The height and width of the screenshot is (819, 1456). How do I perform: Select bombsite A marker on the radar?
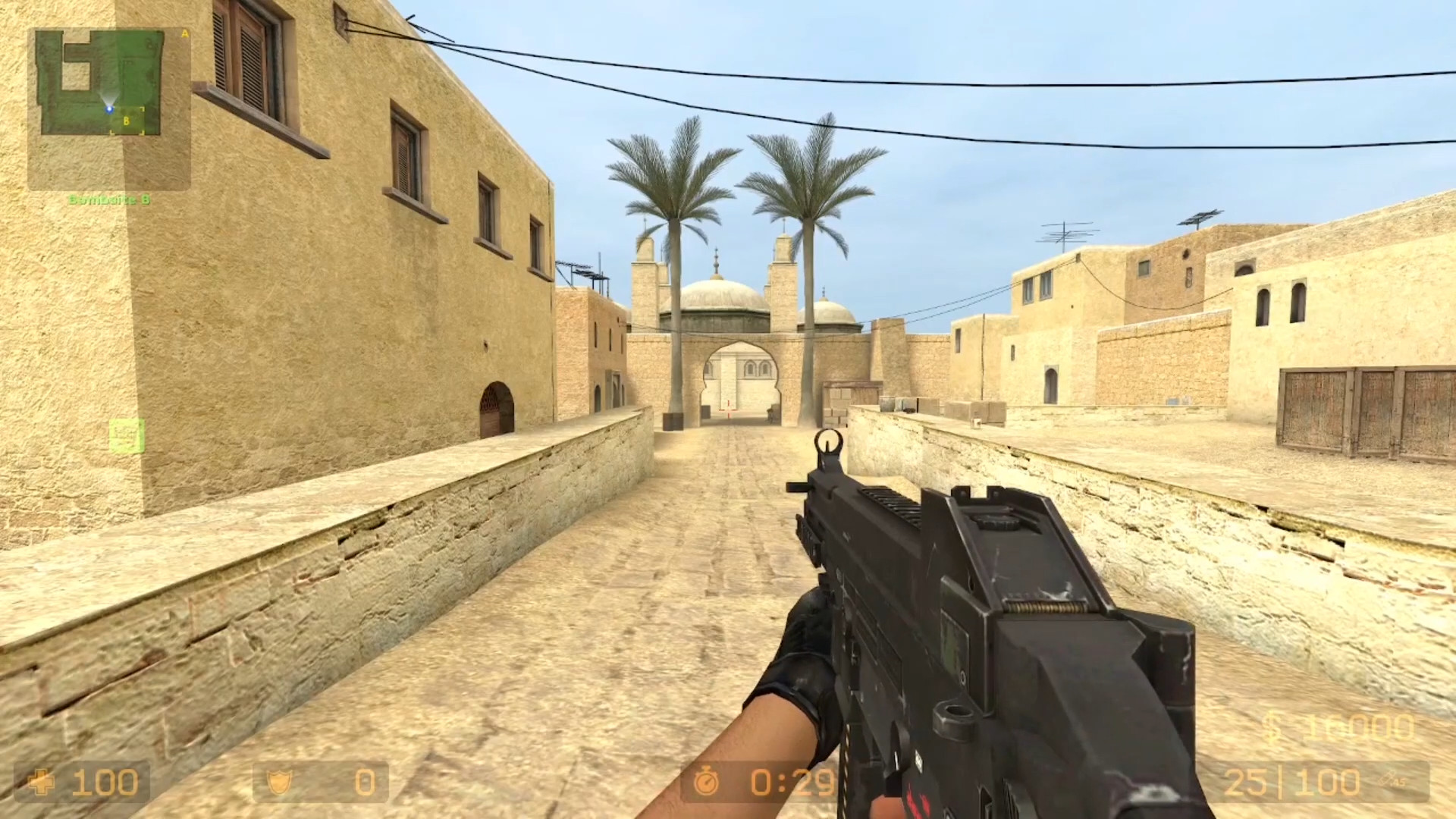(x=184, y=34)
